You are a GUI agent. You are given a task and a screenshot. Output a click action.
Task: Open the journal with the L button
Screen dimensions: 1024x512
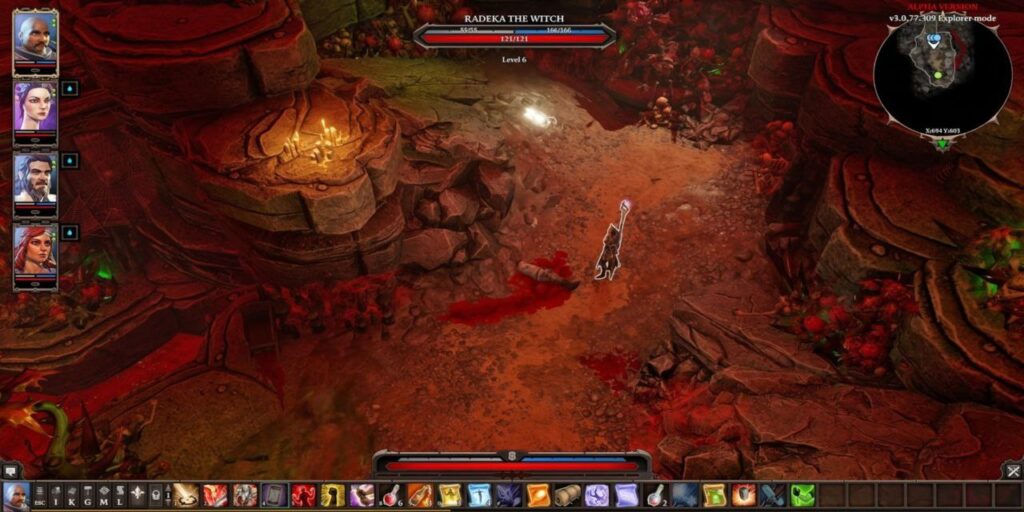point(120,495)
